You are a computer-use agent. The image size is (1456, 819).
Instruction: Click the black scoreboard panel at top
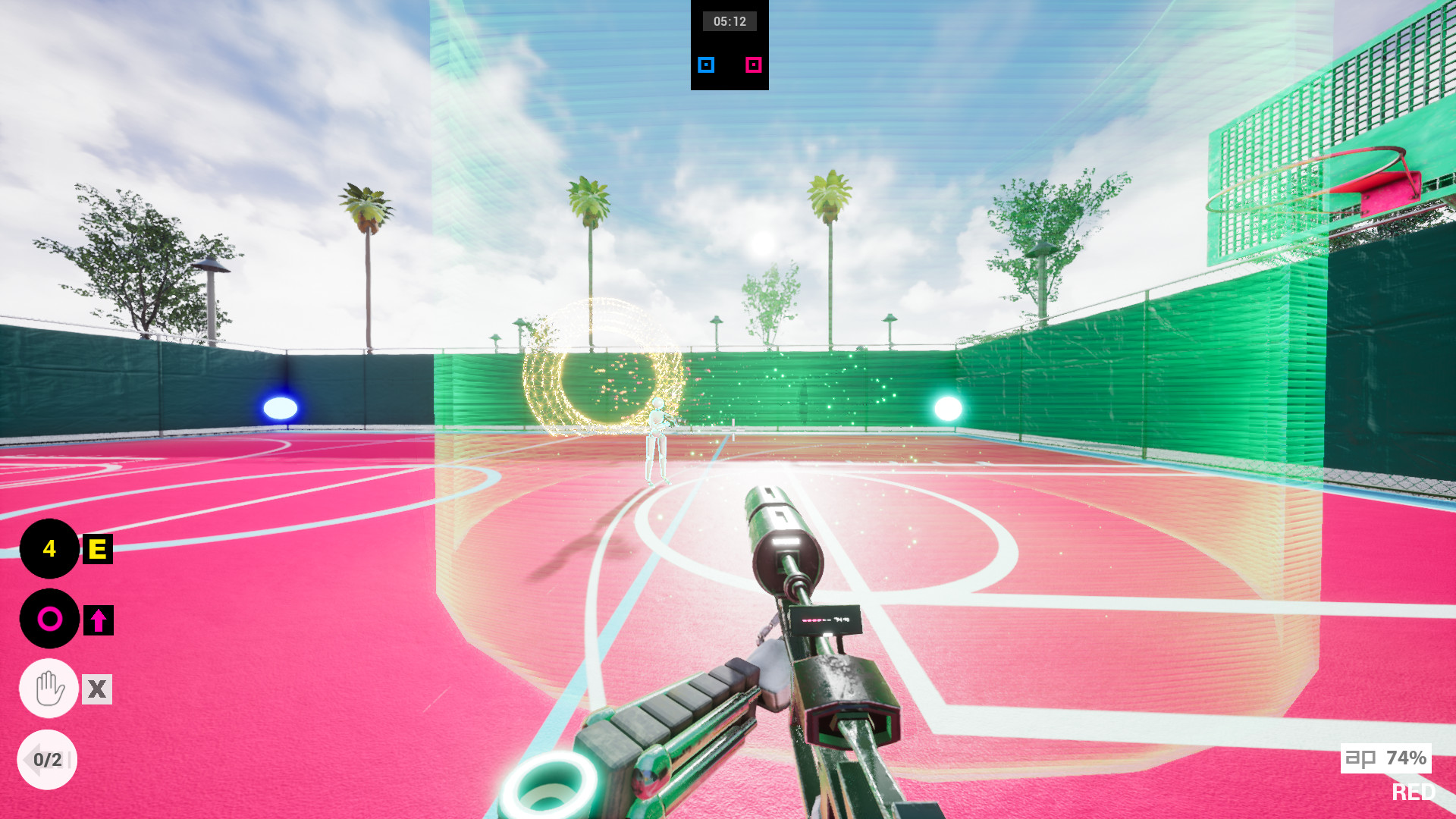(x=730, y=45)
